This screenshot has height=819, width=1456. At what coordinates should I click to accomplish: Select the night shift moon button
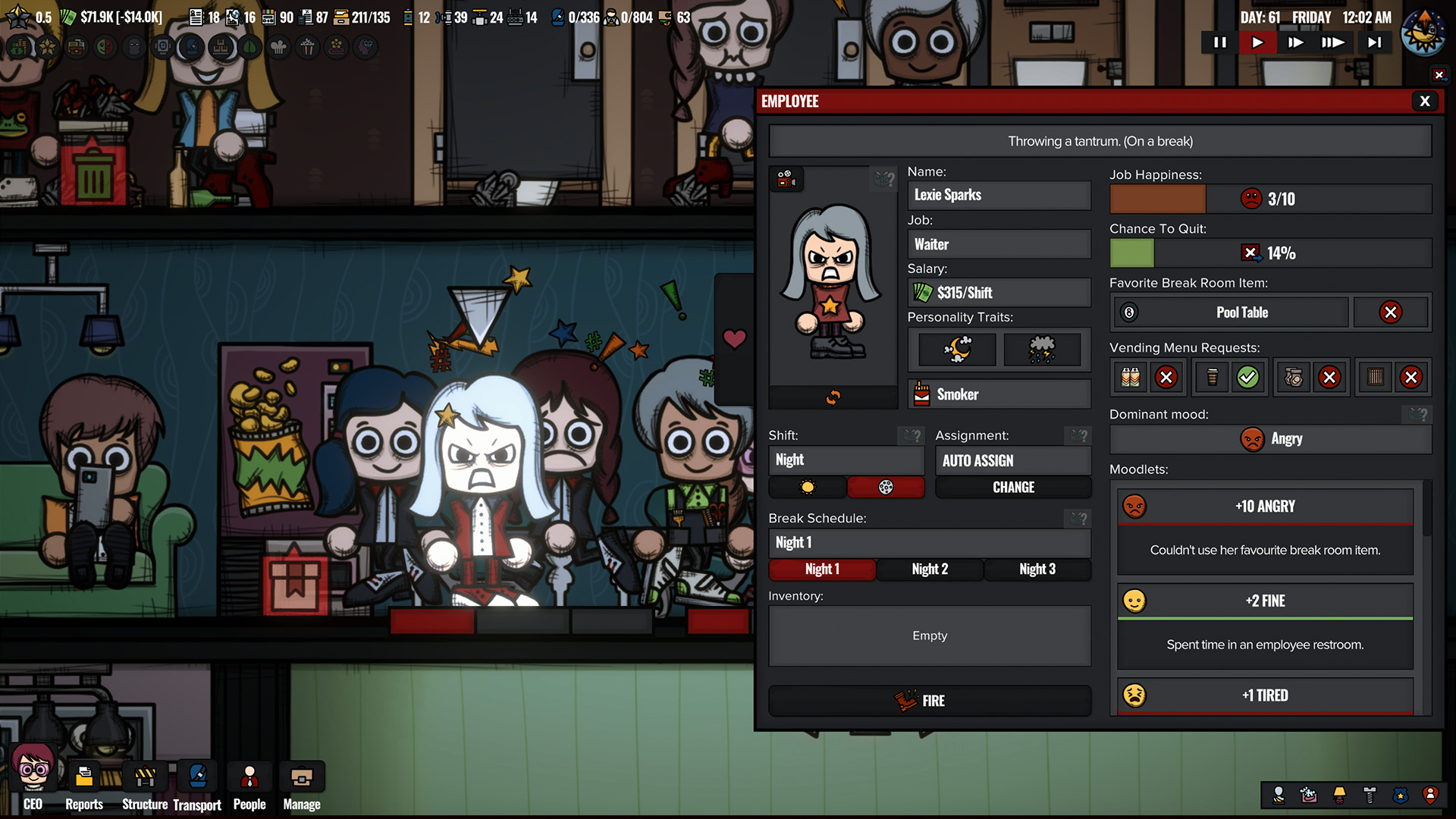tap(885, 488)
